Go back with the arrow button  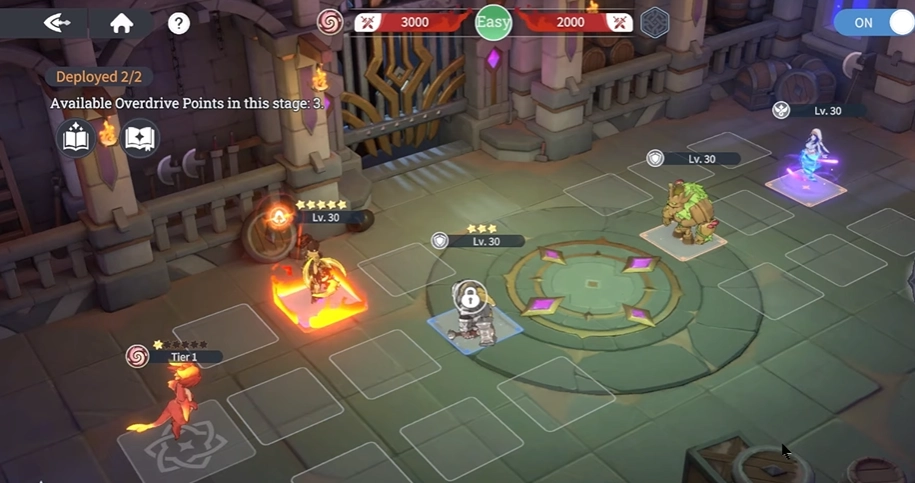(x=57, y=22)
